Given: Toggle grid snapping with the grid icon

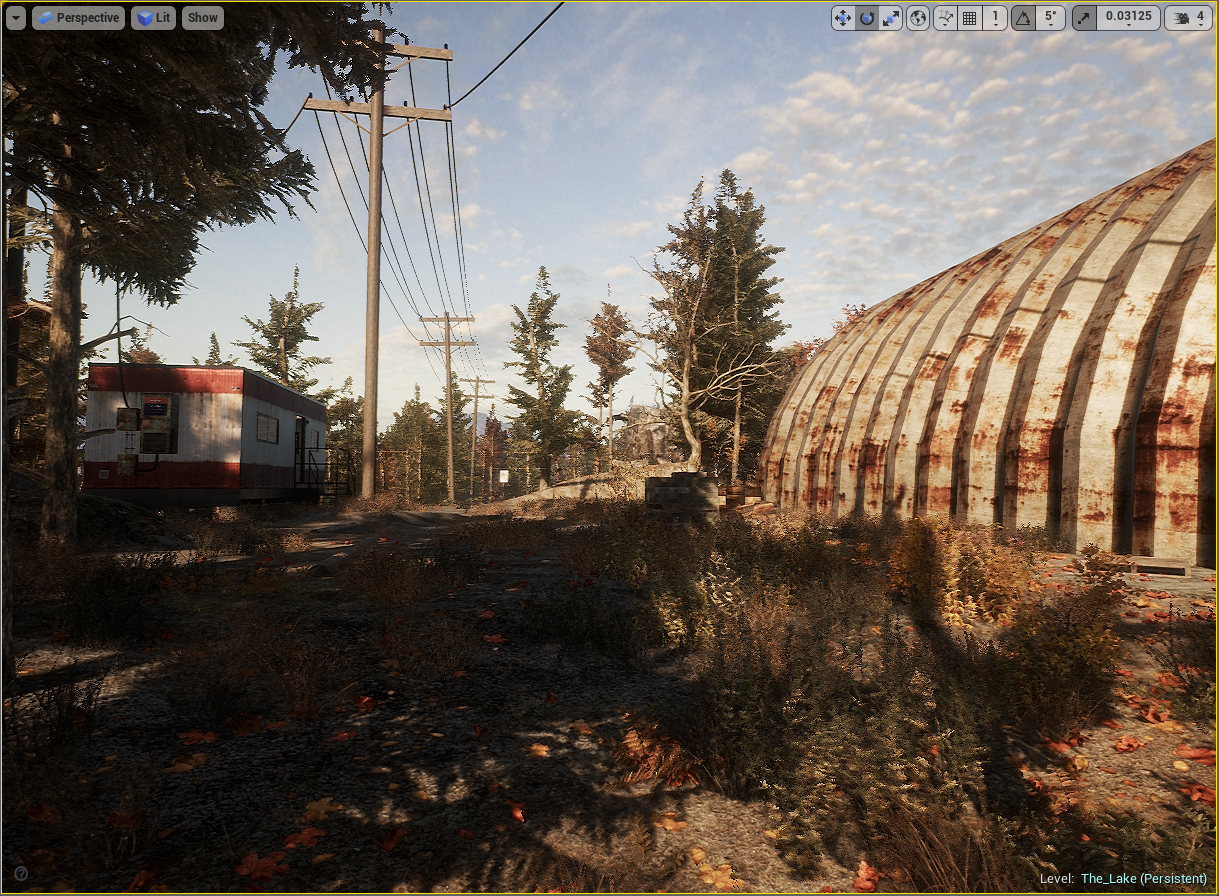Looking at the screenshot, I should click(969, 18).
